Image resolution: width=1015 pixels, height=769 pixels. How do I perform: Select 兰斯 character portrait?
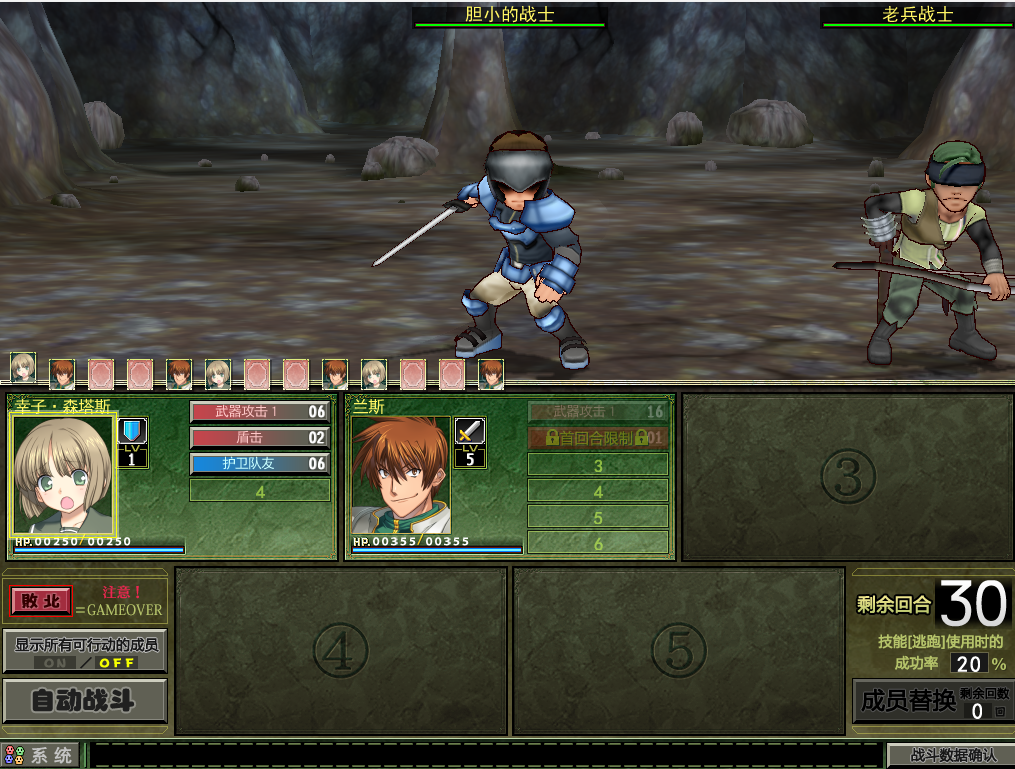pyautogui.click(x=400, y=475)
